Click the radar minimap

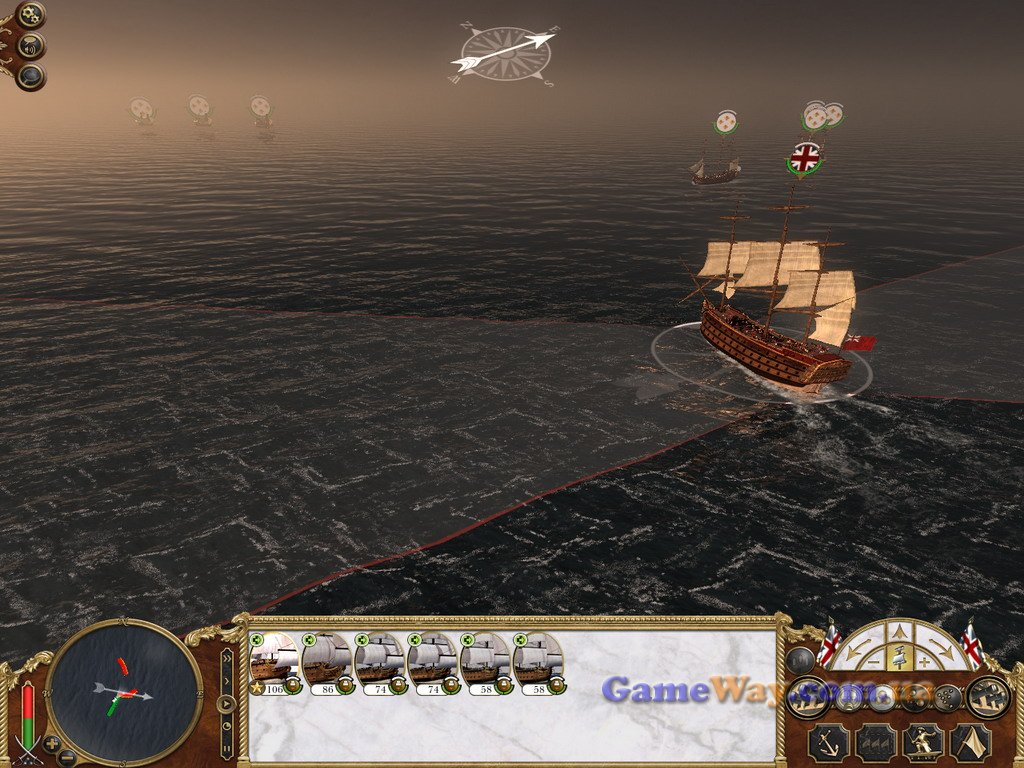124,690
